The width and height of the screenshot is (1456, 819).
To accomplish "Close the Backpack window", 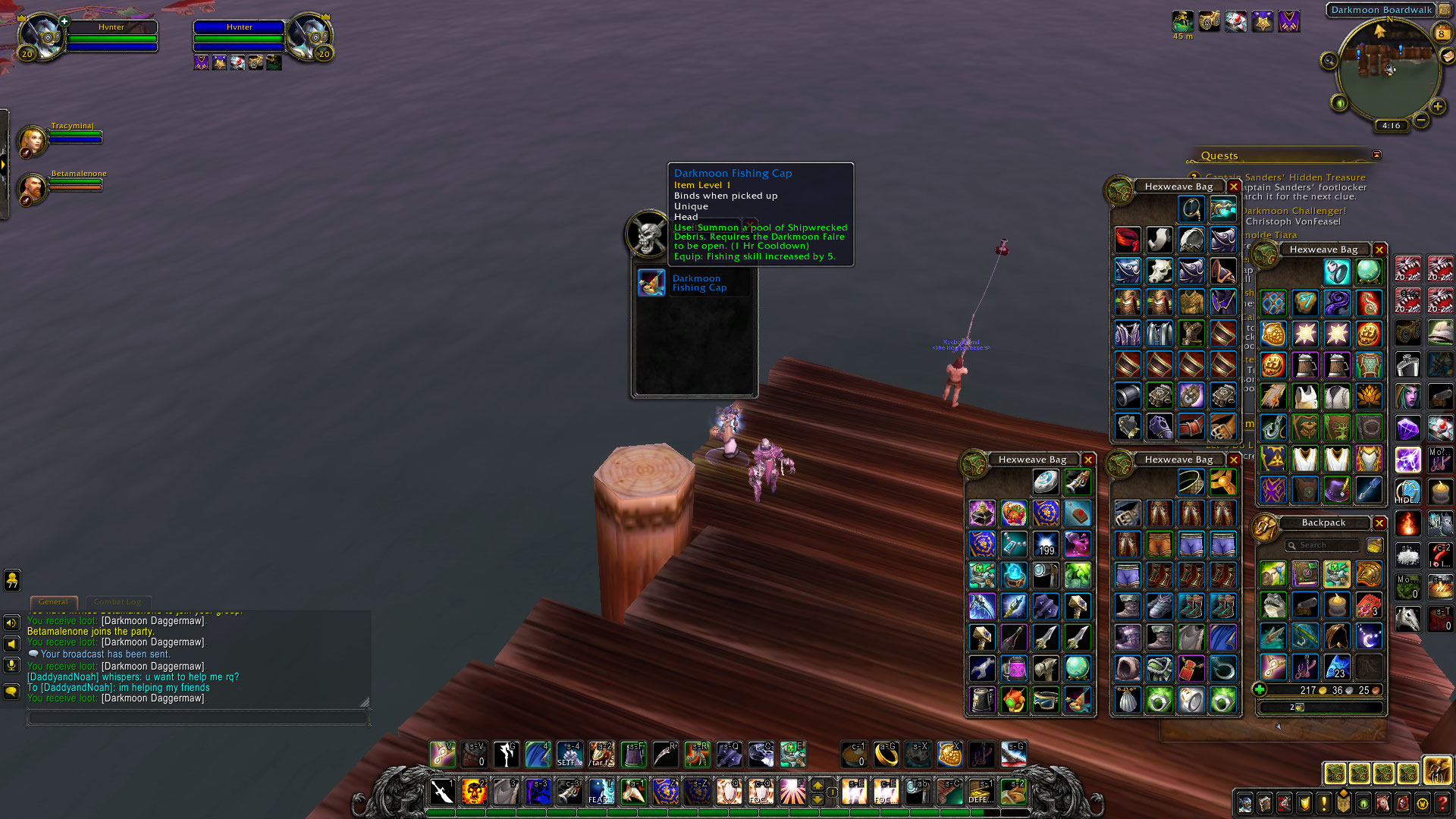I will [x=1379, y=523].
